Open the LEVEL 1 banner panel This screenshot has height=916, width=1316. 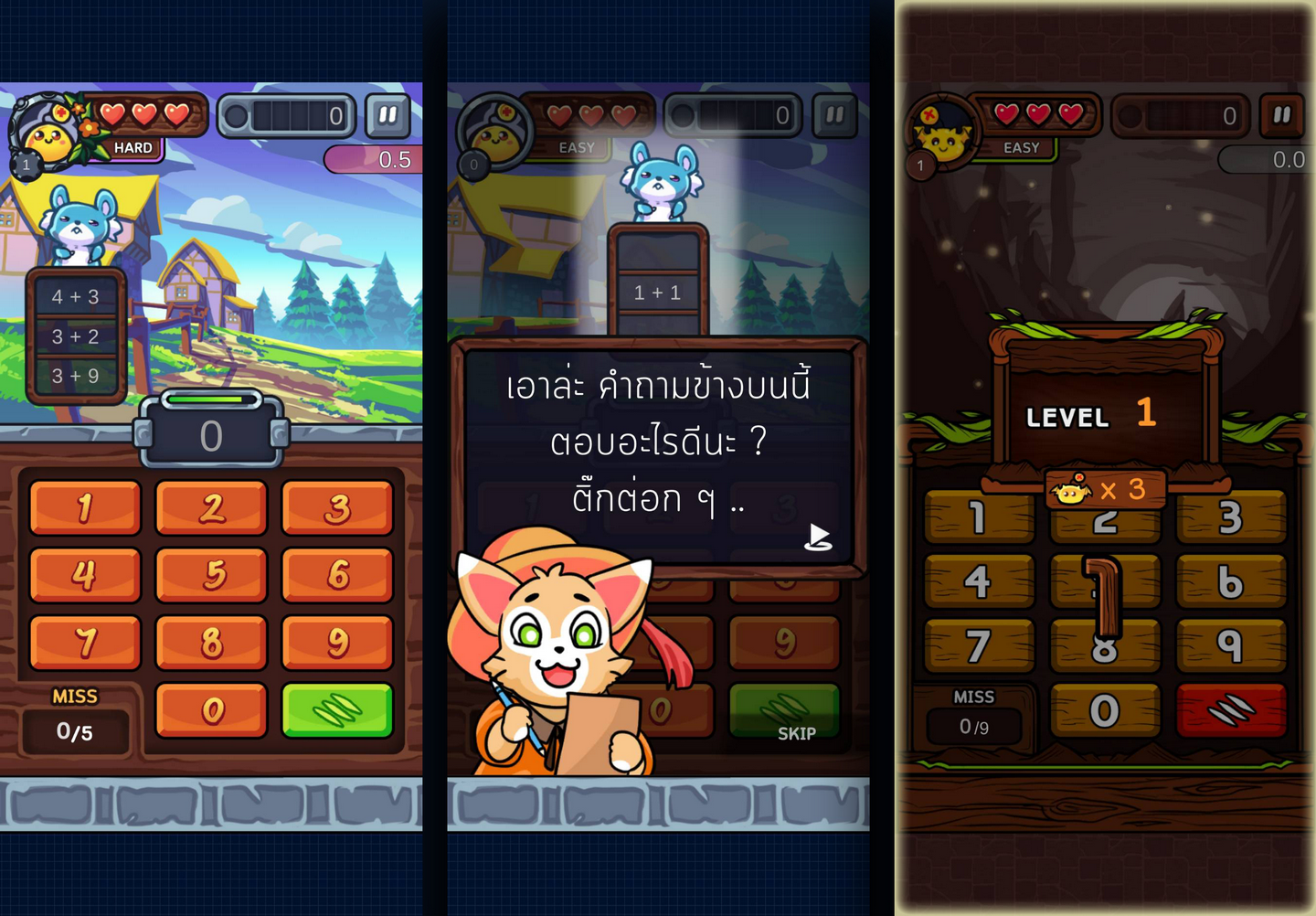(1088, 416)
